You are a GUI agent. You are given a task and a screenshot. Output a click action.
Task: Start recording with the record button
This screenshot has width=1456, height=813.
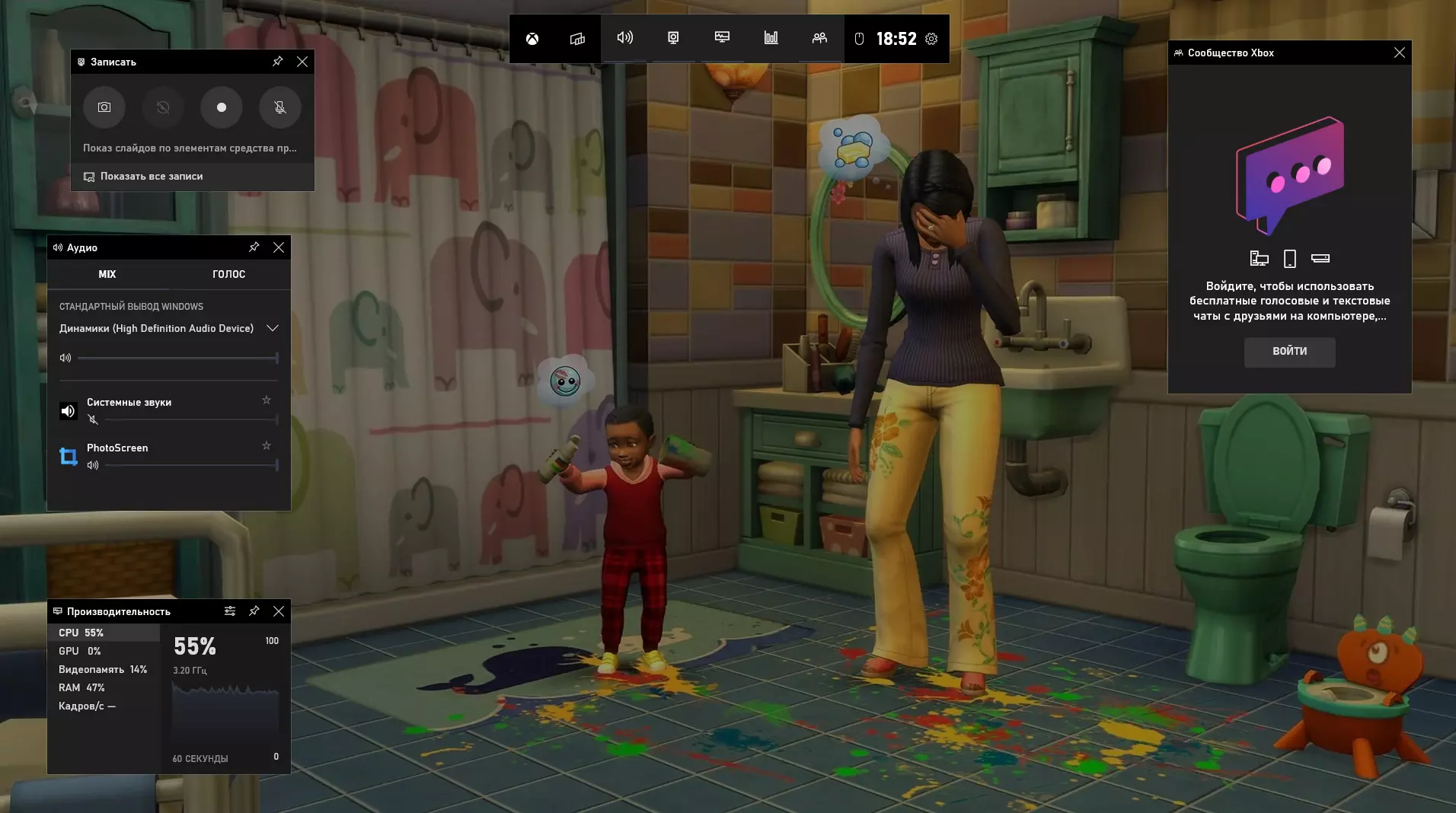coord(222,107)
